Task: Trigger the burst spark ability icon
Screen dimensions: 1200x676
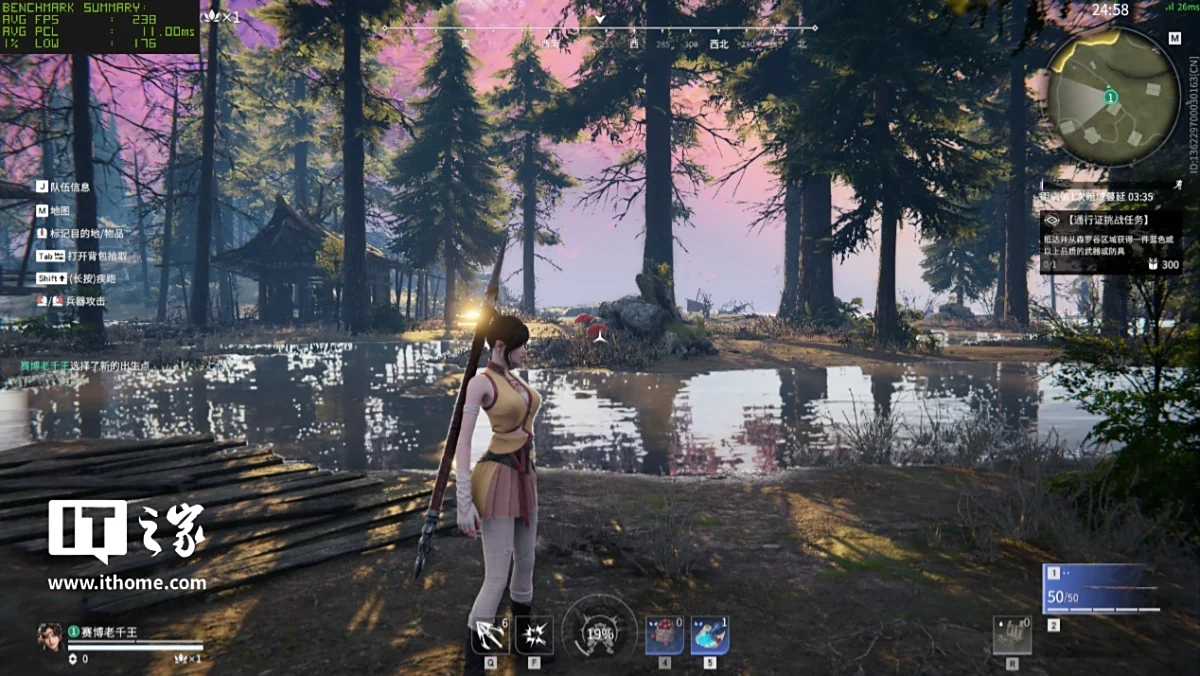Action: point(534,635)
